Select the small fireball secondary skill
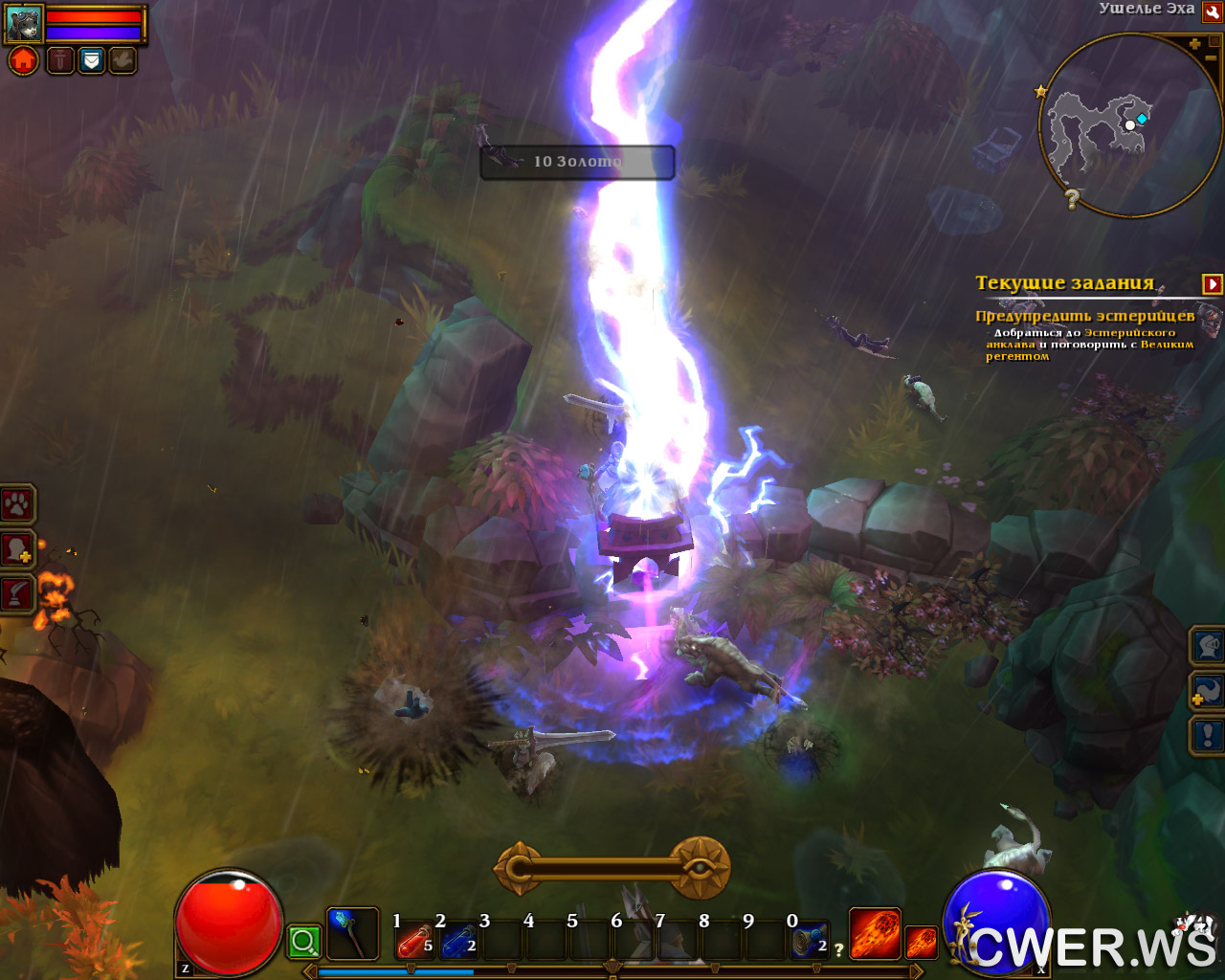The width and height of the screenshot is (1225, 980). [x=921, y=942]
